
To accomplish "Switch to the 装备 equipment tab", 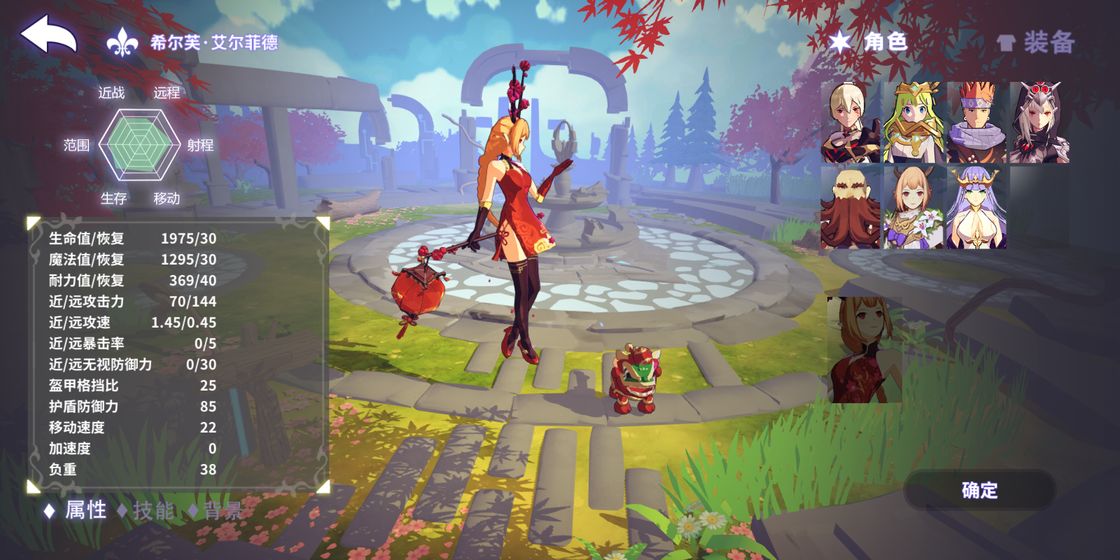I will pos(1036,42).
